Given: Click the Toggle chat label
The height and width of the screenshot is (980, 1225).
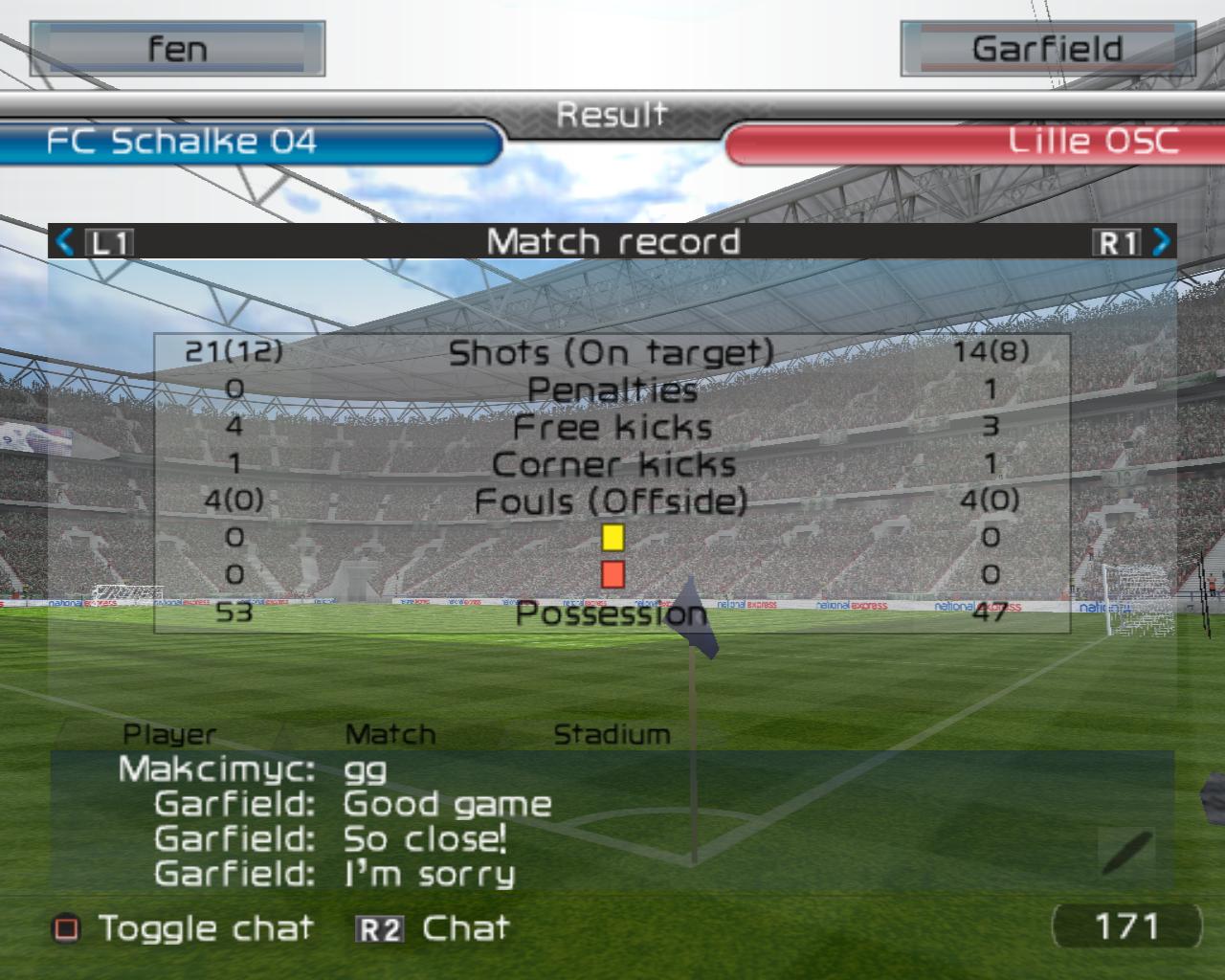Looking at the screenshot, I should click(x=205, y=928).
